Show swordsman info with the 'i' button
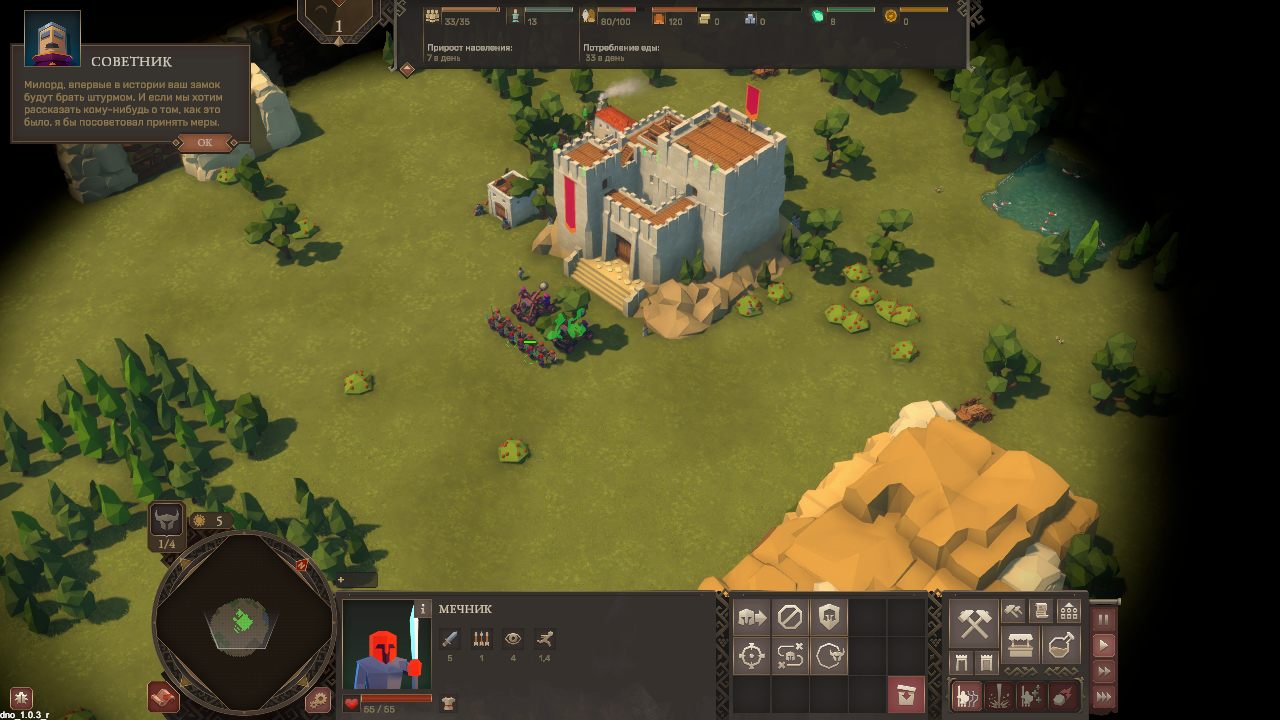This screenshot has width=1280, height=720. [423, 608]
